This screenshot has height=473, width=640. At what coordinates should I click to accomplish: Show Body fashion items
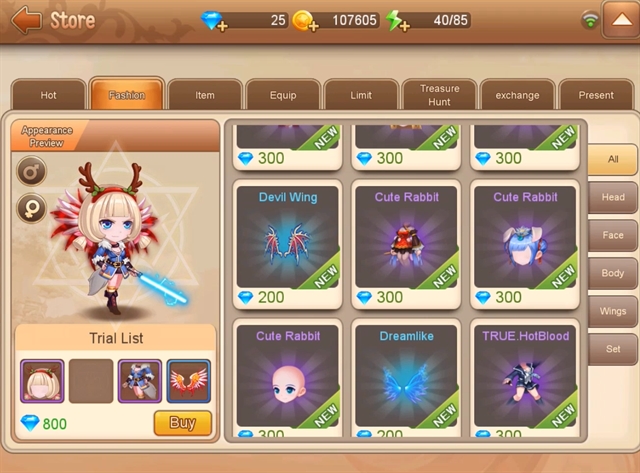click(612, 273)
